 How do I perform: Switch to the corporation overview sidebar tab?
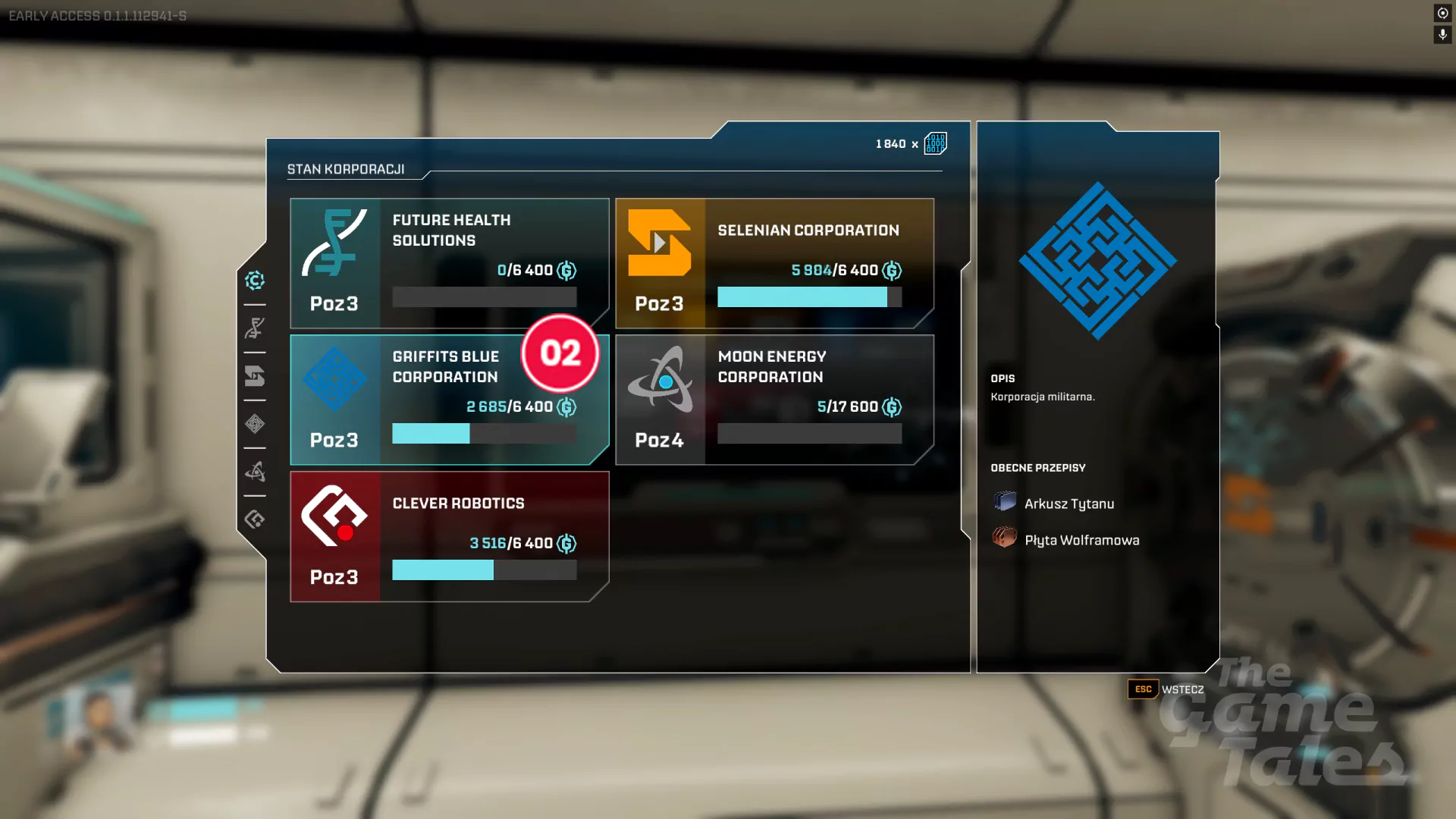[x=255, y=281]
